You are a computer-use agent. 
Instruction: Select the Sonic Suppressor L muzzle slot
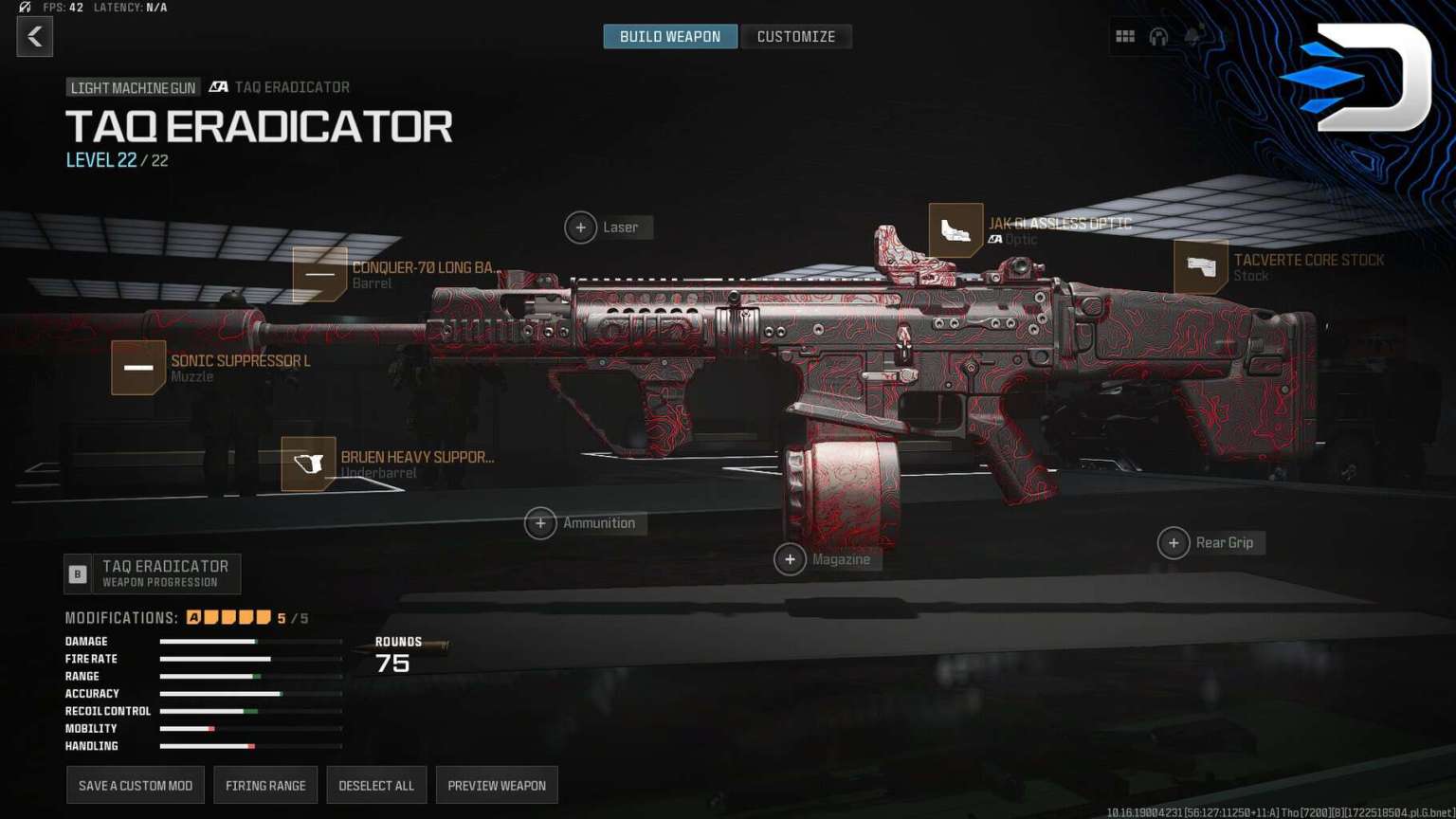tap(138, 368)
